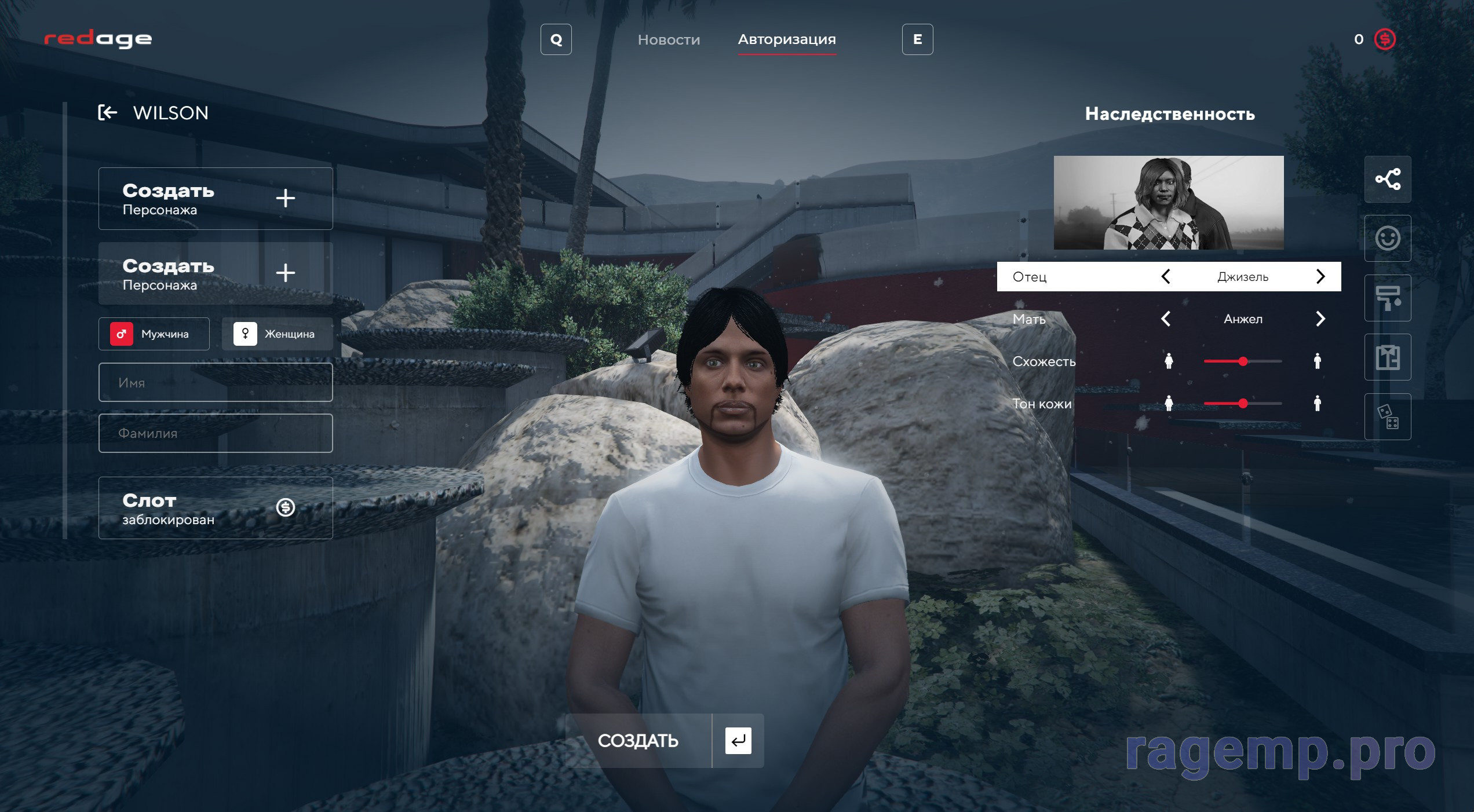Open the smiley face features category

pyautogui.click(x=1388, y=238)
